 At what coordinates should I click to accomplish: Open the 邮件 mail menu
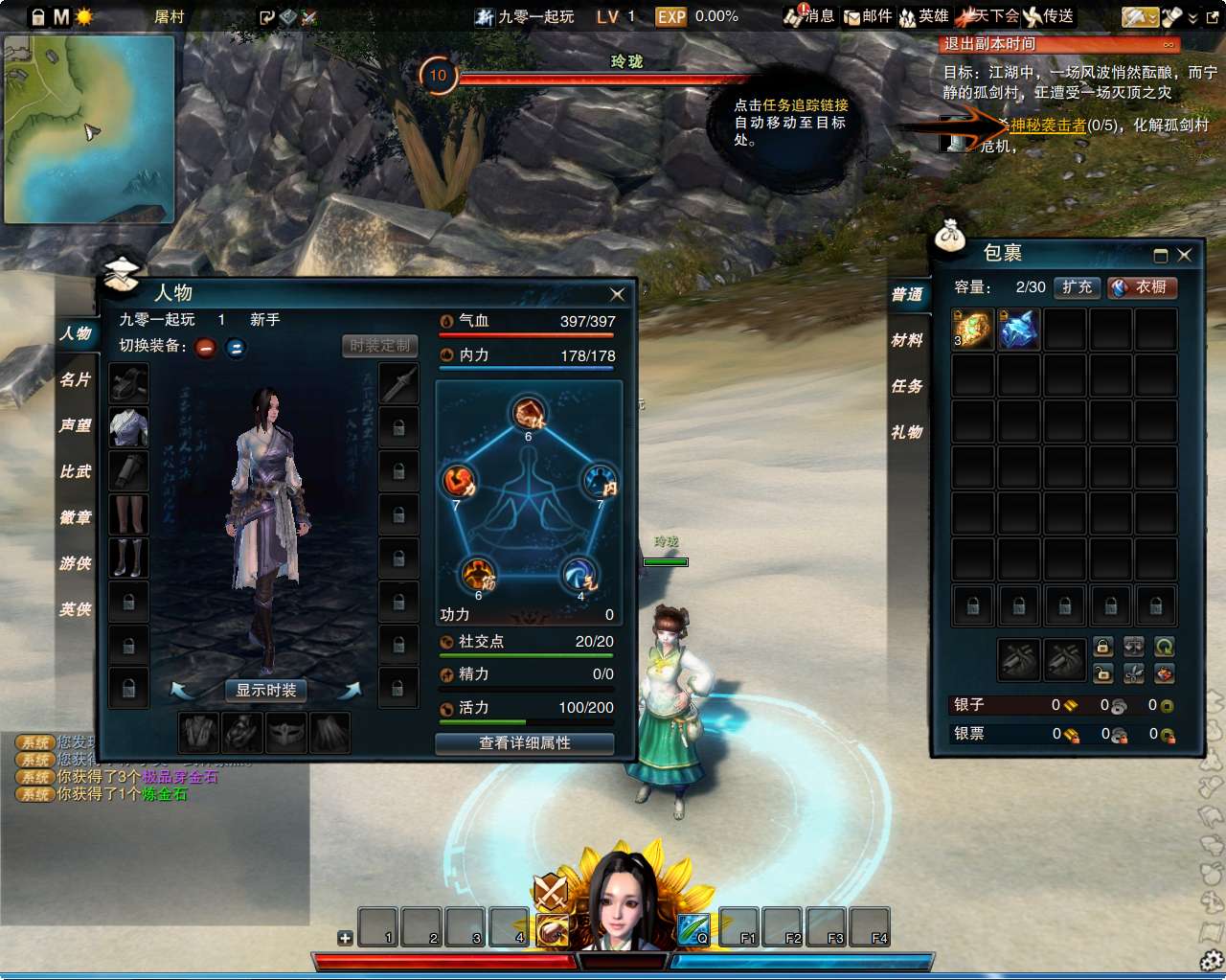(x=867, y=16)
